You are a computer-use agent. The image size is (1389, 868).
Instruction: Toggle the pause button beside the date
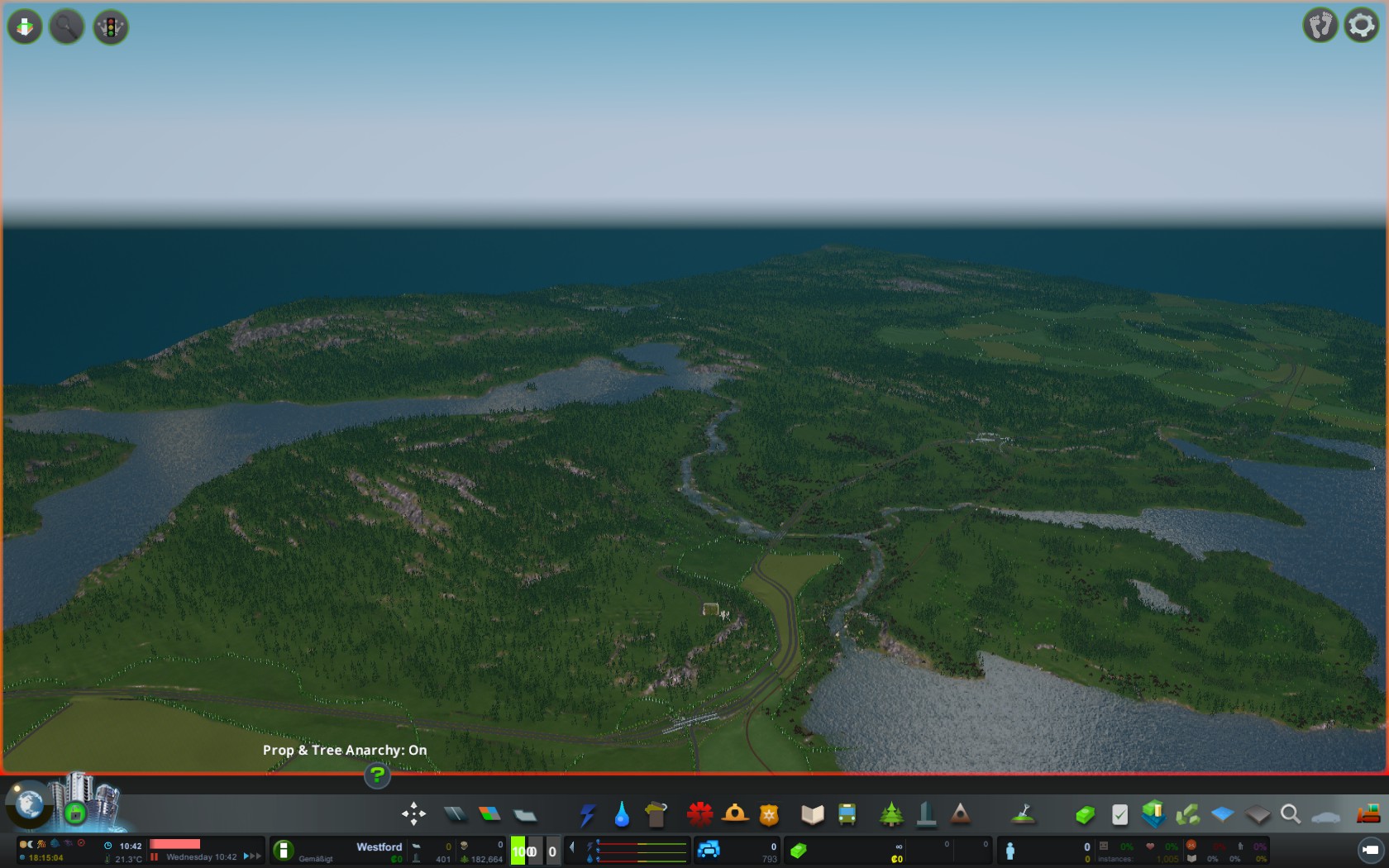(x=154, y=857)
